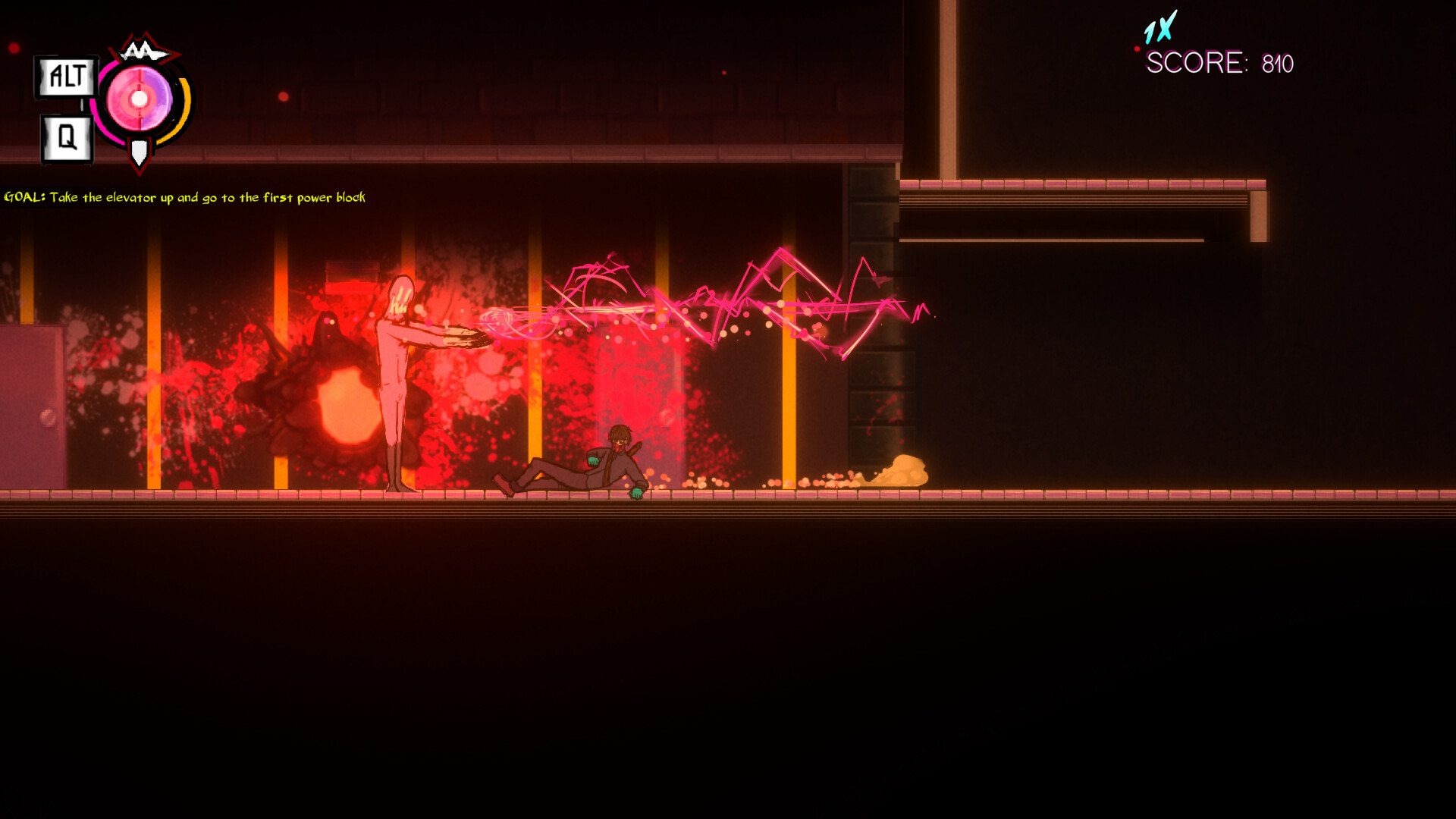Click the pink circular ability orb

[x=140, y=99]
